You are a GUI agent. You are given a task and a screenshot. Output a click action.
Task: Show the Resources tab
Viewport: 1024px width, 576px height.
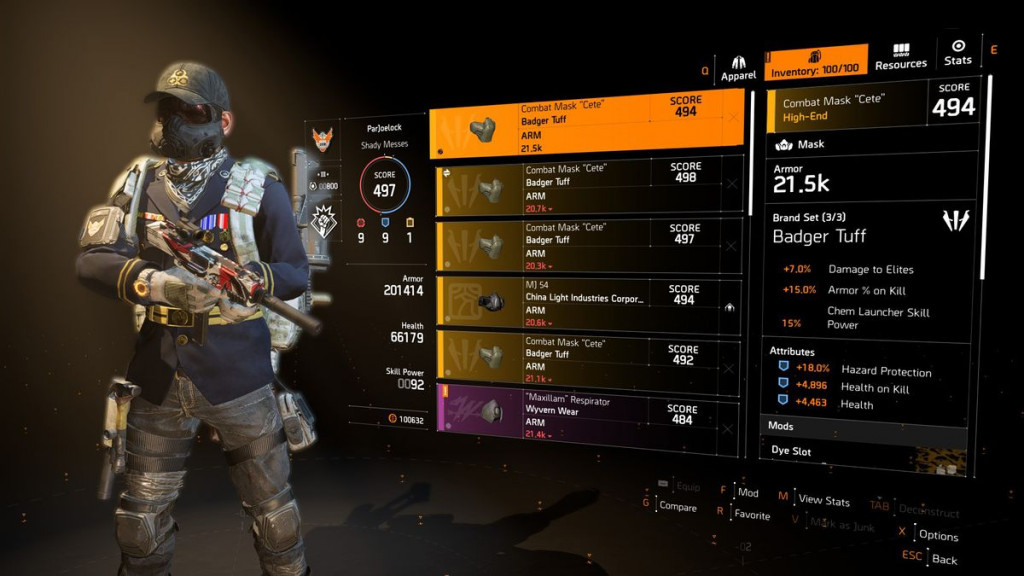(x=900, y=57)
